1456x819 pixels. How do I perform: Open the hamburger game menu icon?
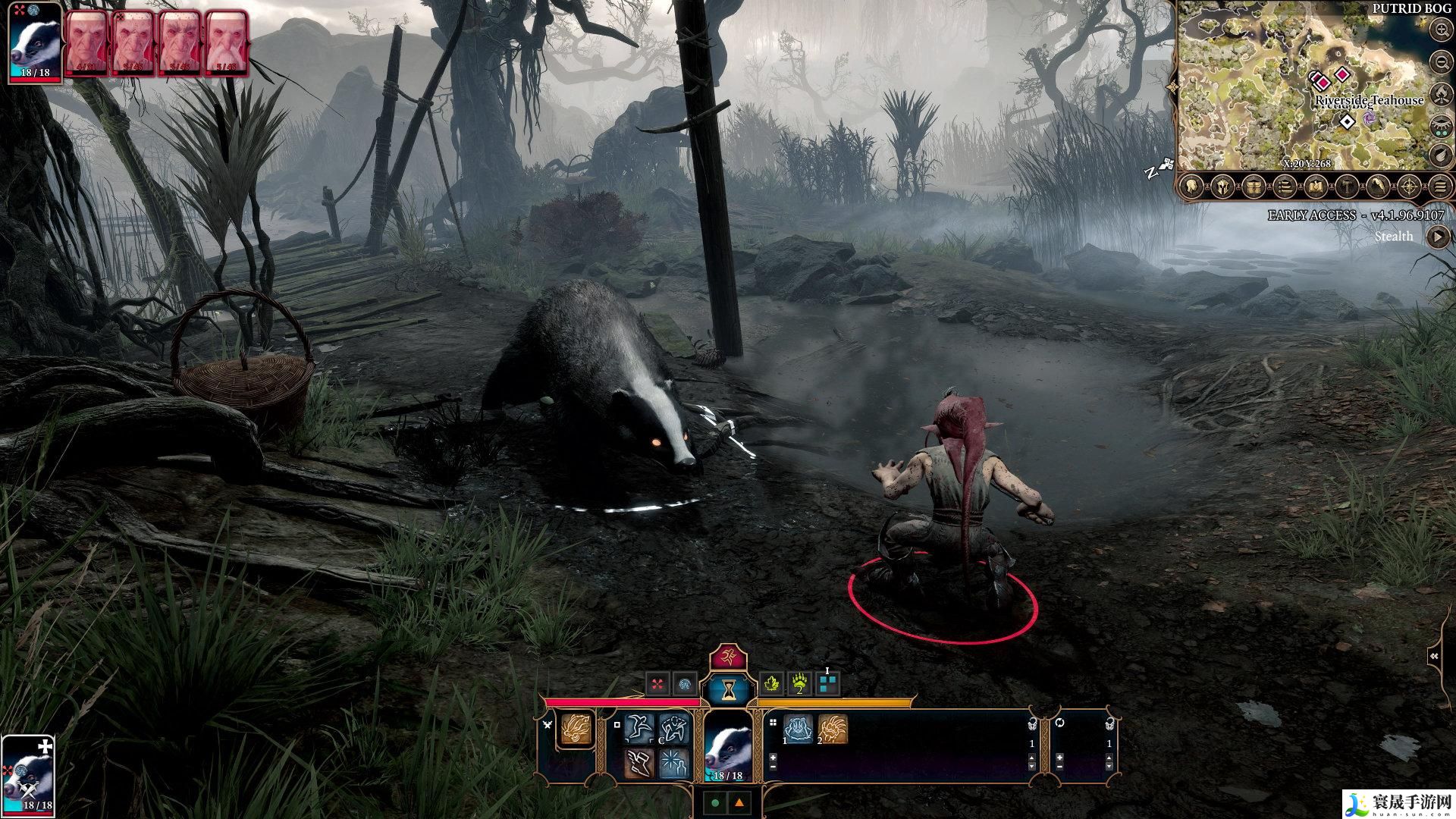pyautogui.click(x=1441, y=186)
